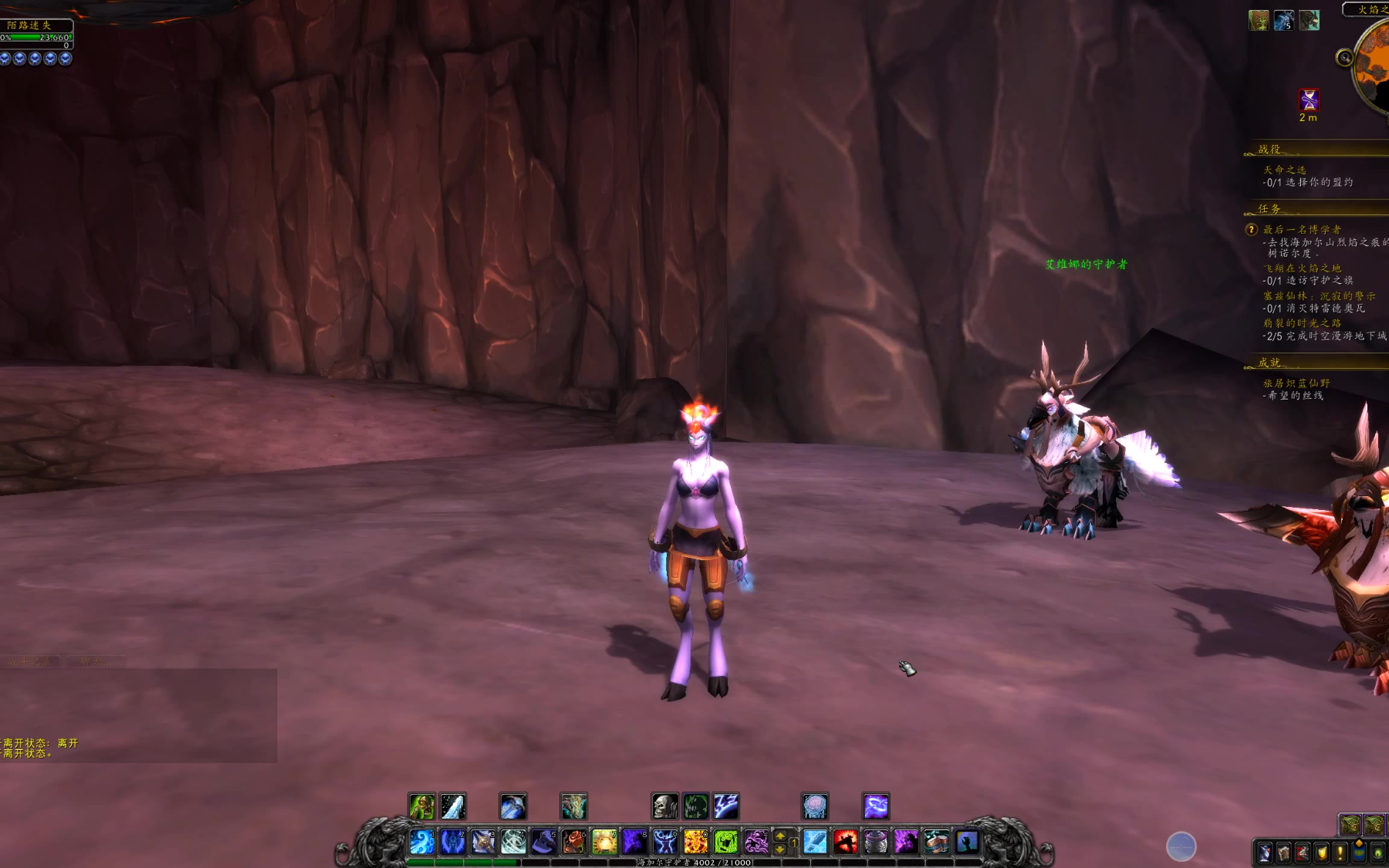
Task: Click the minimap tracking magnifier button
Action: pyautogui.click(x=1344, y=57)
